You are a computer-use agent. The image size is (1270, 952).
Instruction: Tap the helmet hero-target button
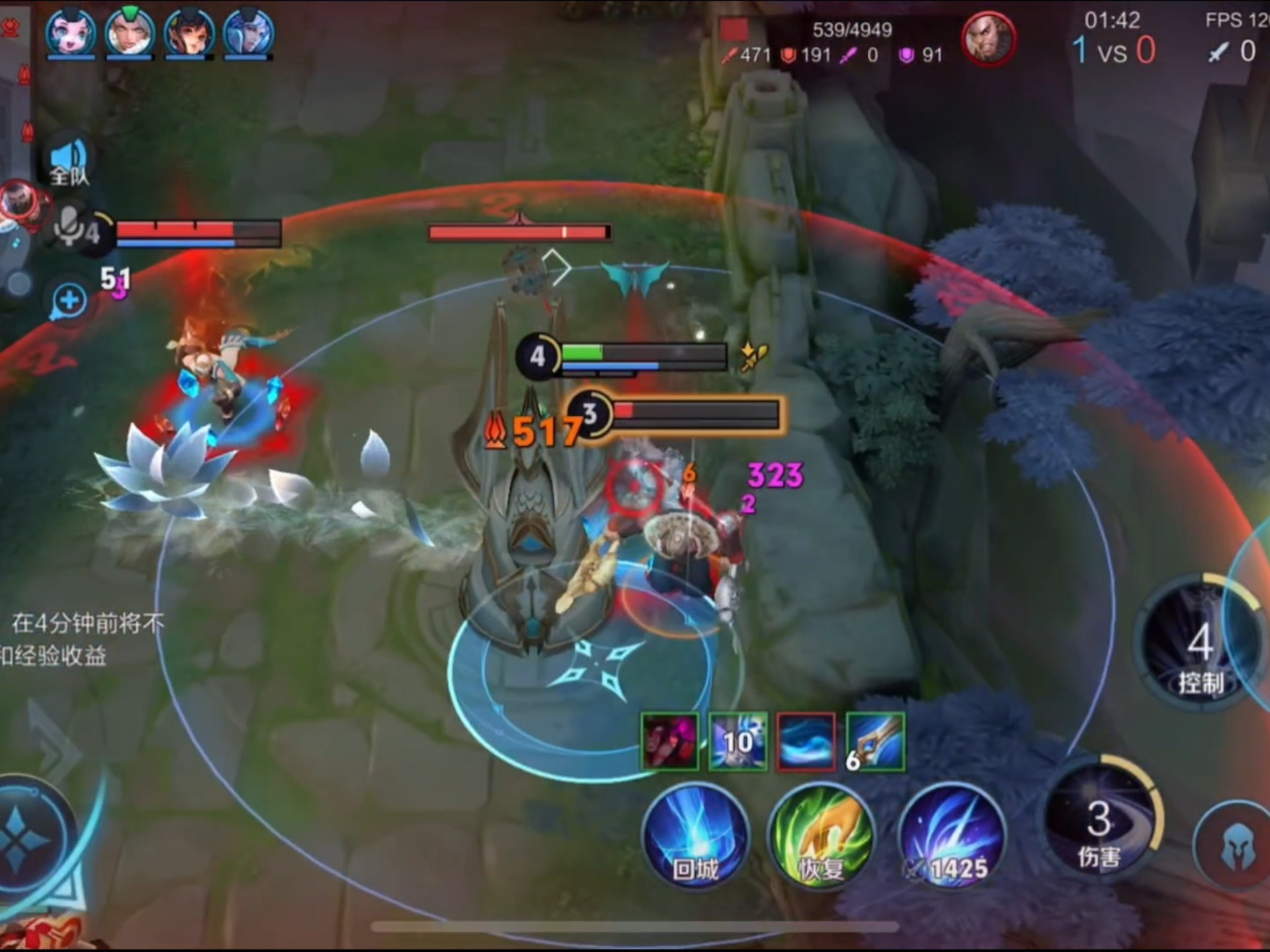(1234, 846)
